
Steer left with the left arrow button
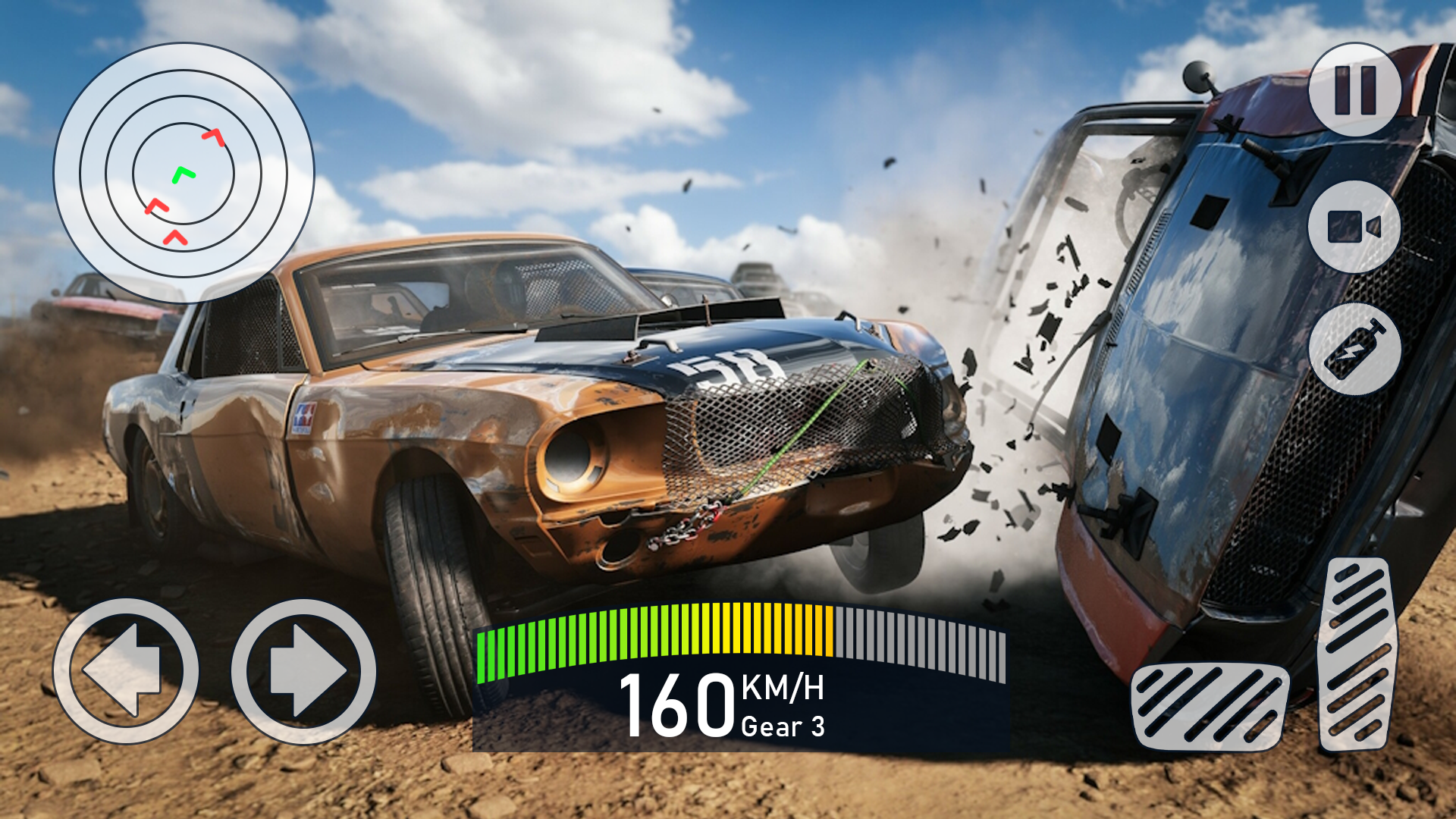[x=126, y=671]
